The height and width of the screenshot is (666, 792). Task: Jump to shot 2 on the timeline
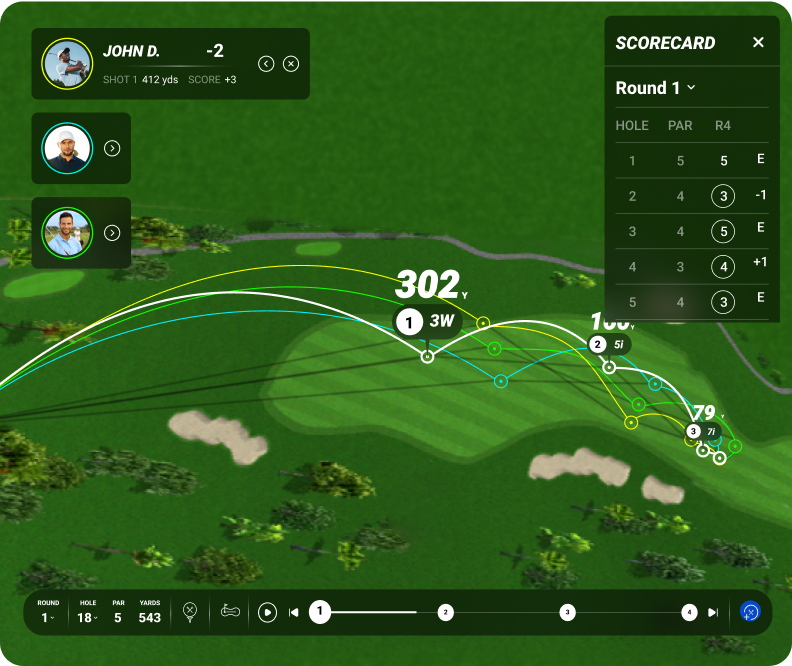click(446, 612)
